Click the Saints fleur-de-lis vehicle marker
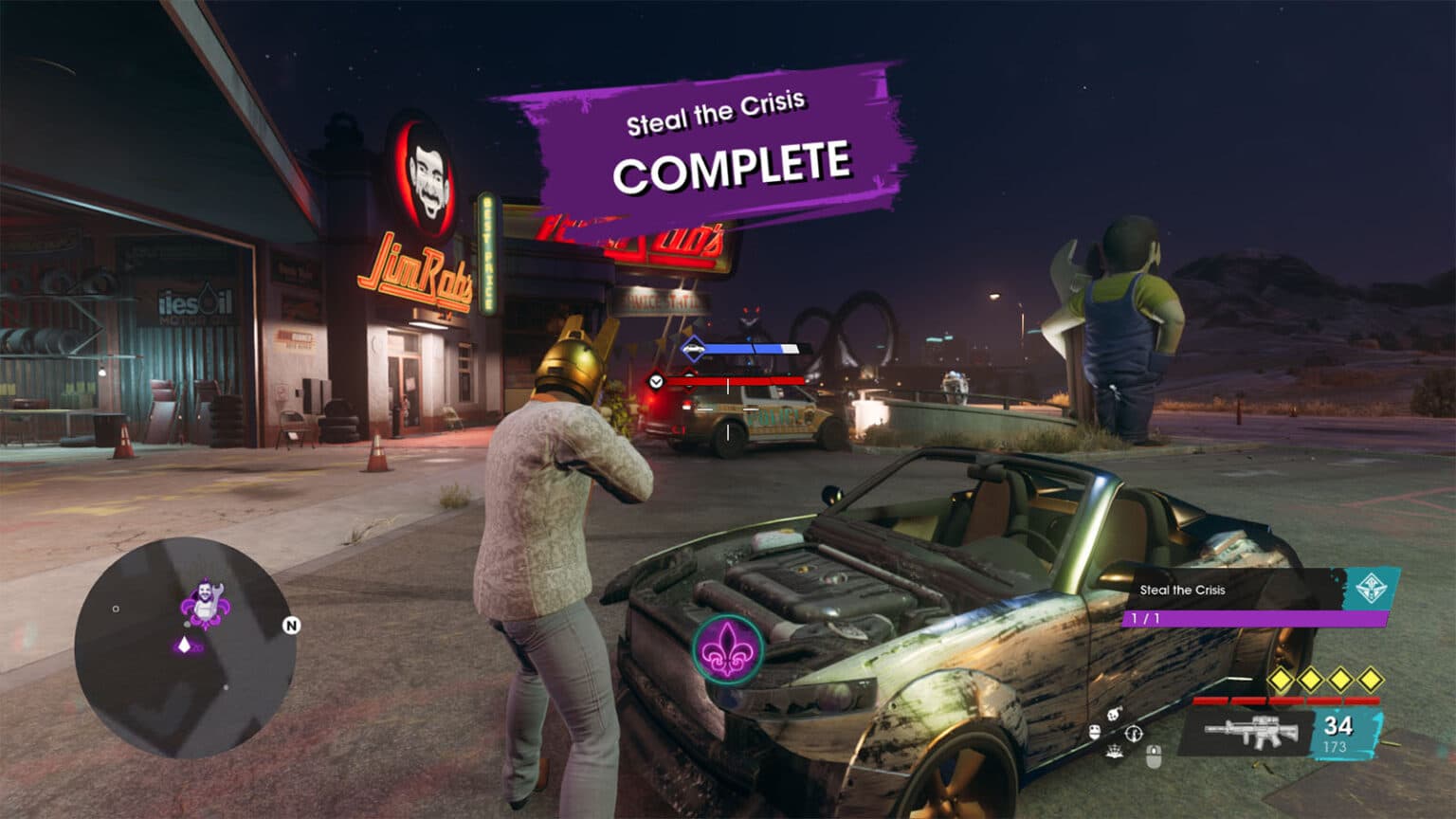This screenshot has width=1456, height=819. tap(727, 648)
